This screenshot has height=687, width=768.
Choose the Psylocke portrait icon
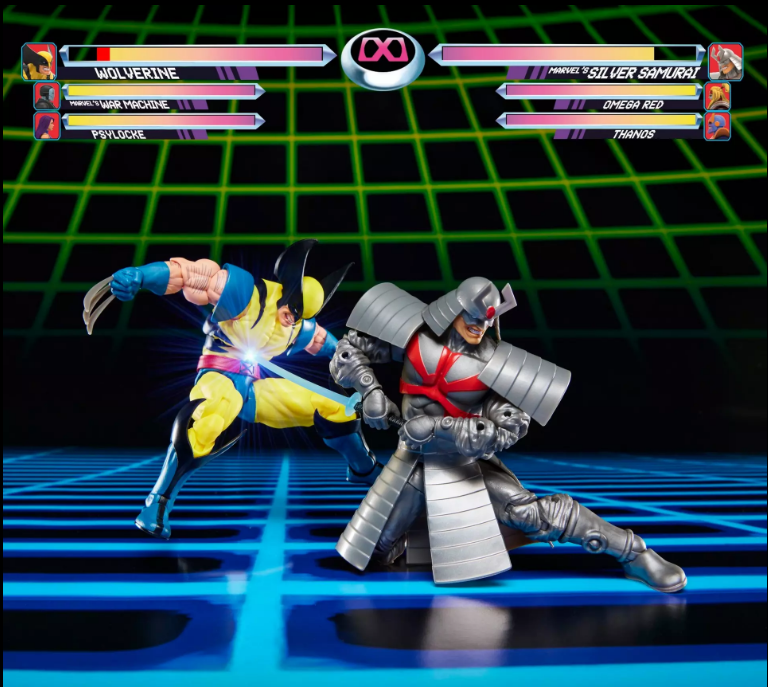[46, 125]
